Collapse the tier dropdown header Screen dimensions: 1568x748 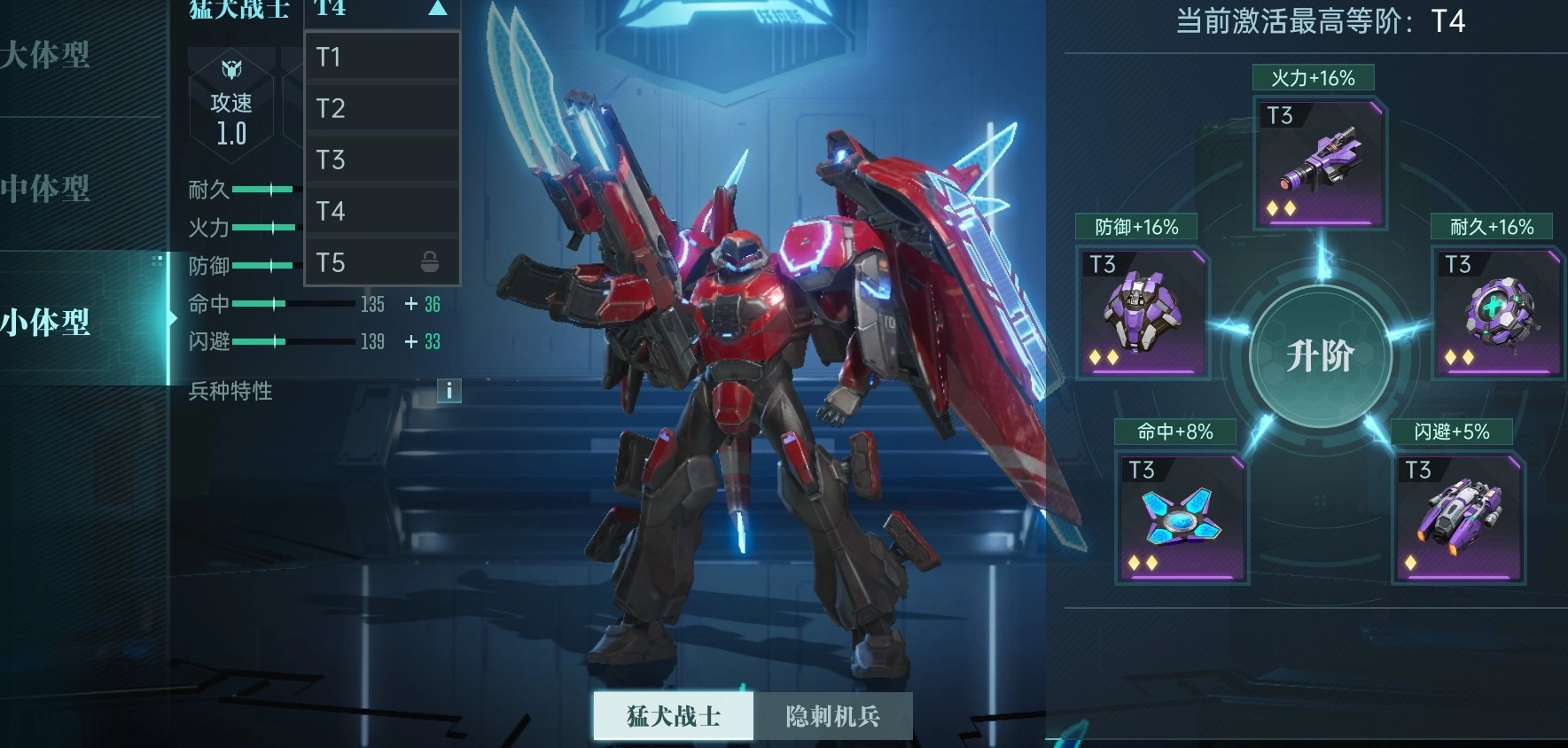pyautogui.click(x=381, y=10)
